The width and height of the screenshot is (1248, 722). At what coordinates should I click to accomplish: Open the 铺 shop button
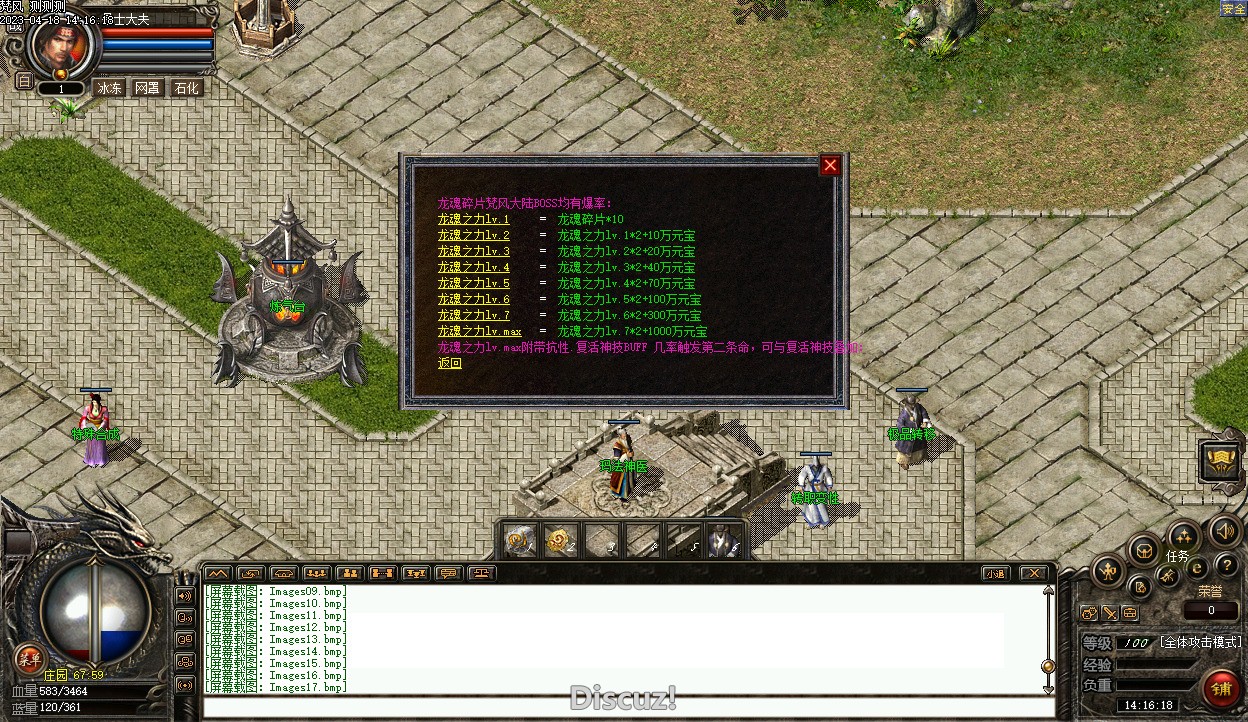click(x=1221, y=689)
